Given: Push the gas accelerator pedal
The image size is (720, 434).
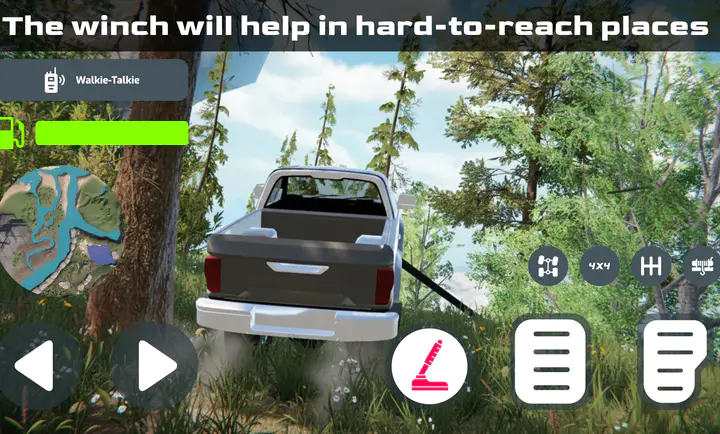Looking at the screenshot, I should click(673, 362).
